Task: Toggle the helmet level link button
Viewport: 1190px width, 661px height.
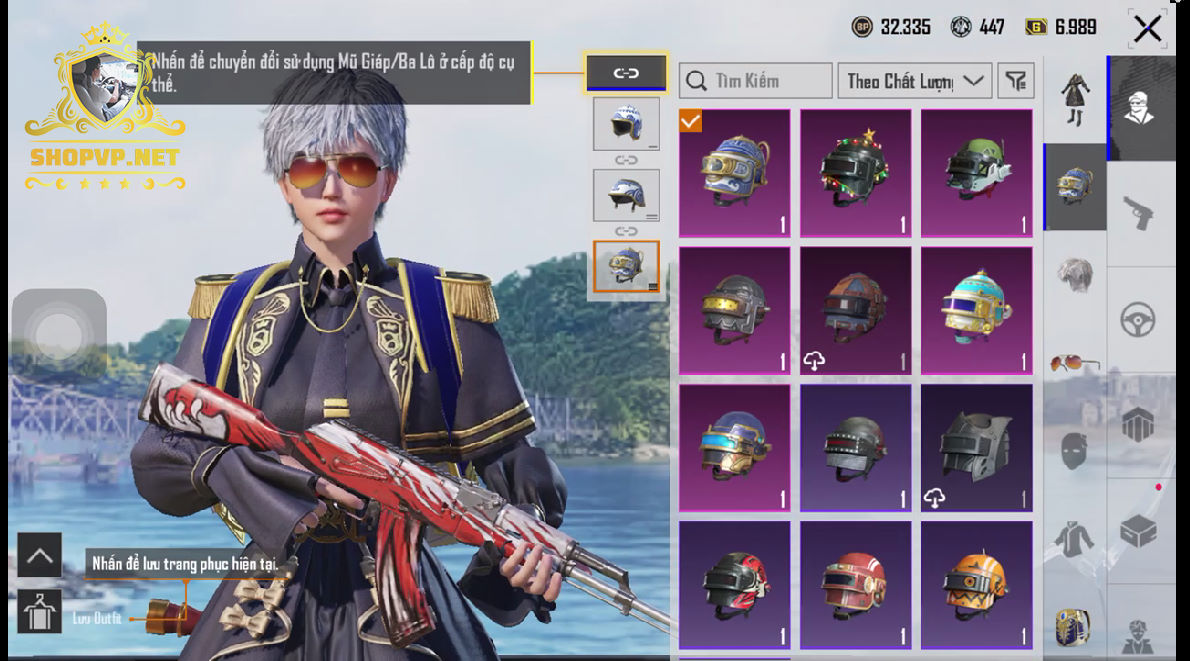Action: [x=626, y=72]
